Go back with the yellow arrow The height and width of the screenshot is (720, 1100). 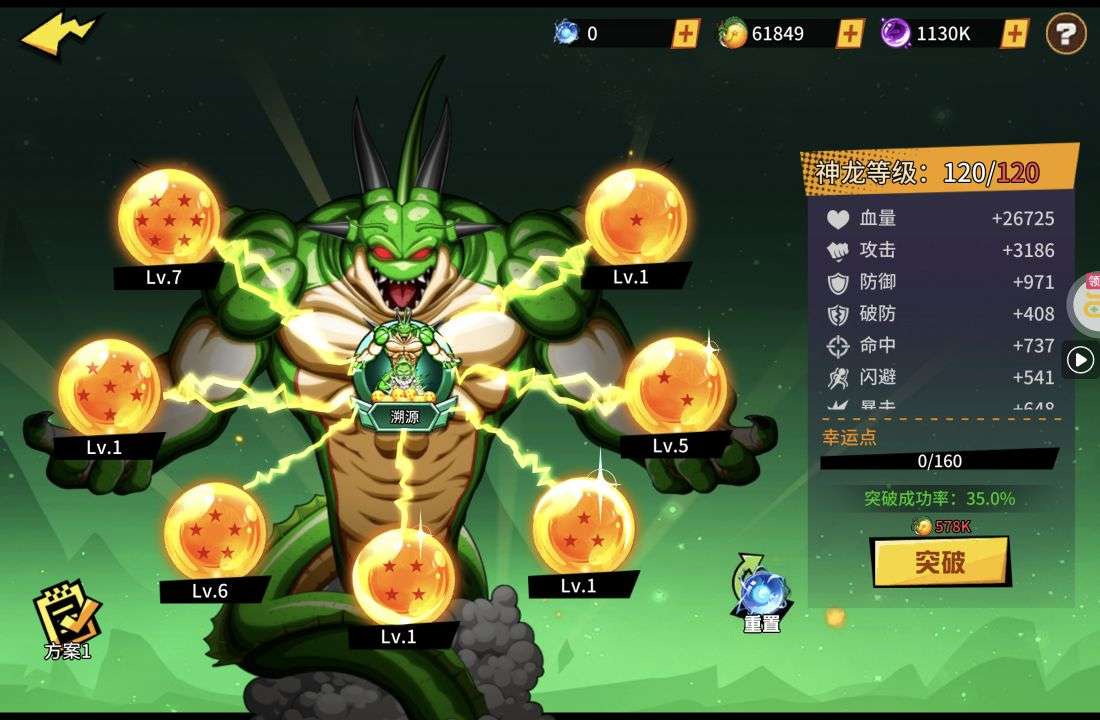58,36
